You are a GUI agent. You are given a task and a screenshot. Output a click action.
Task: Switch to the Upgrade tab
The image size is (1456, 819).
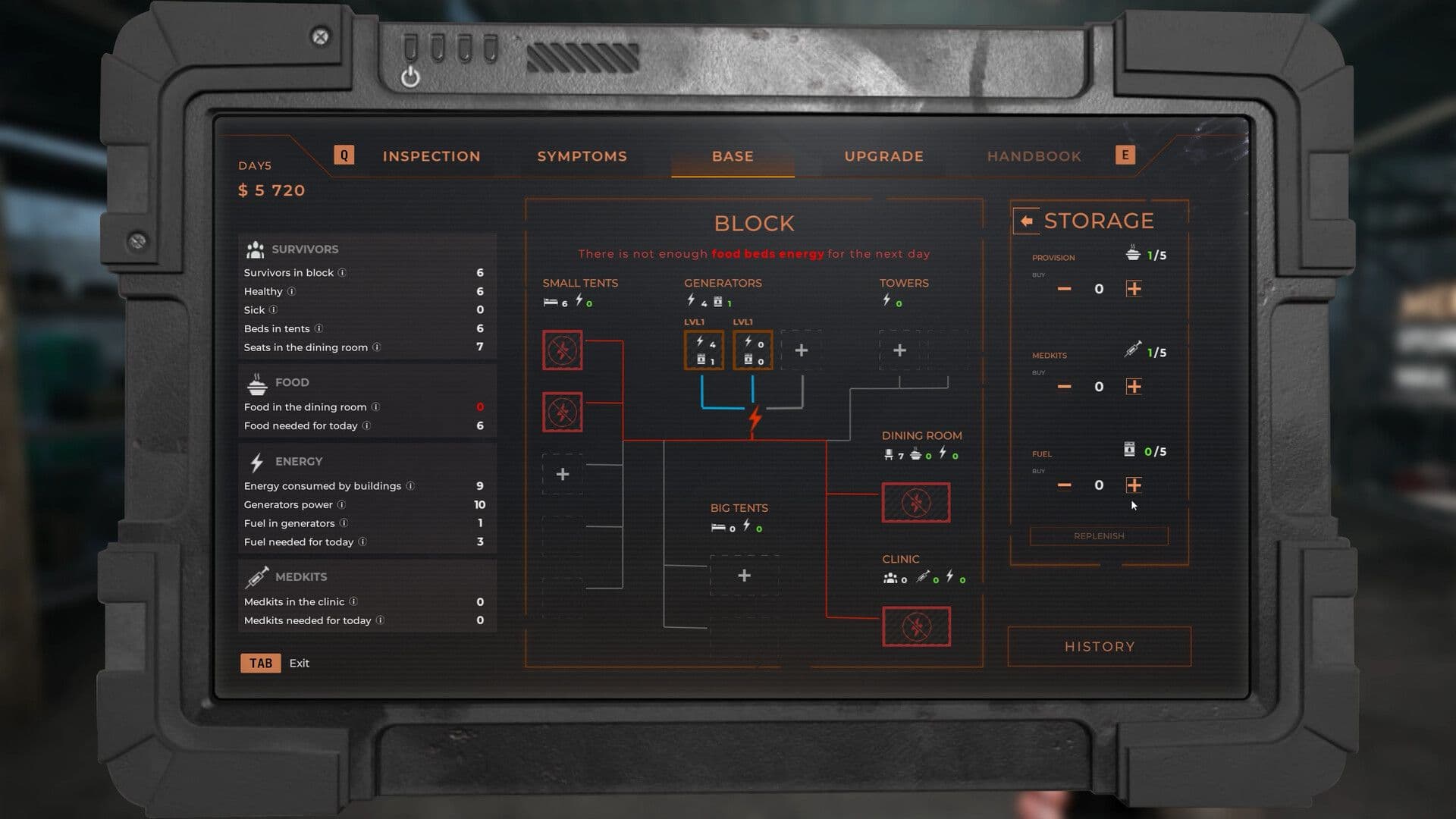pos(883,155)
